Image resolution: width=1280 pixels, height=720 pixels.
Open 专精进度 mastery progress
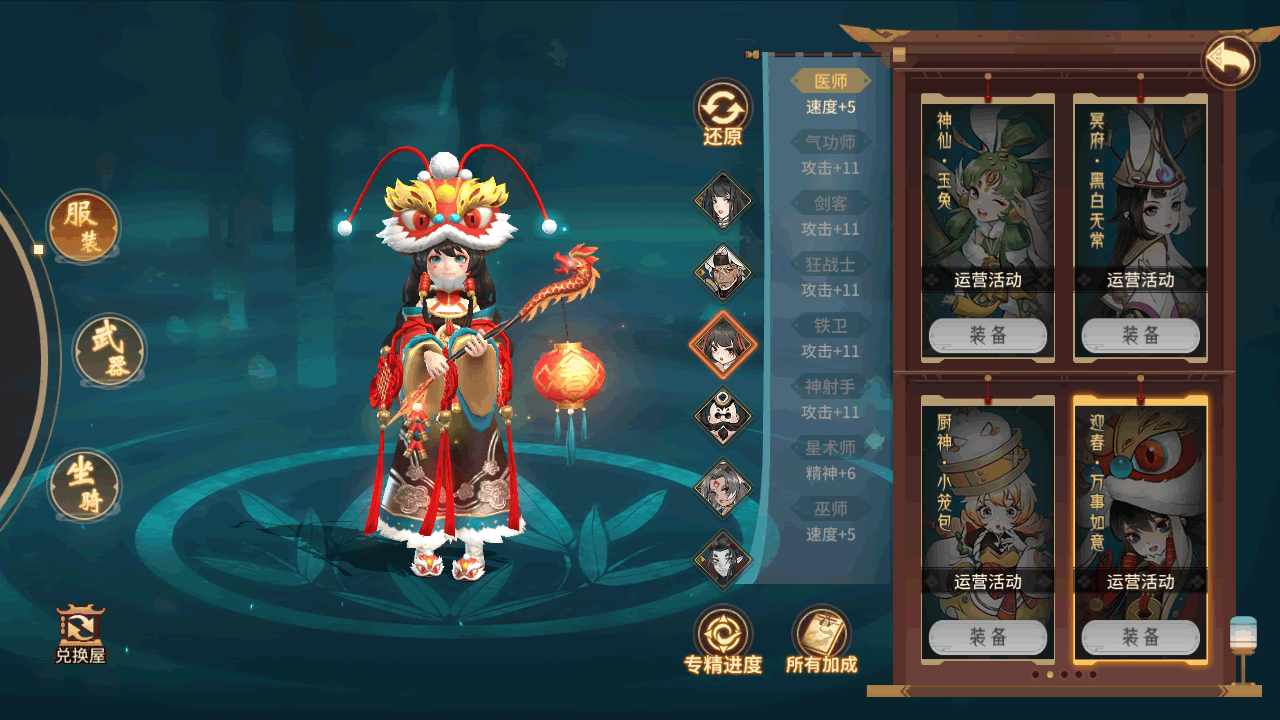(x=722, y=640)
